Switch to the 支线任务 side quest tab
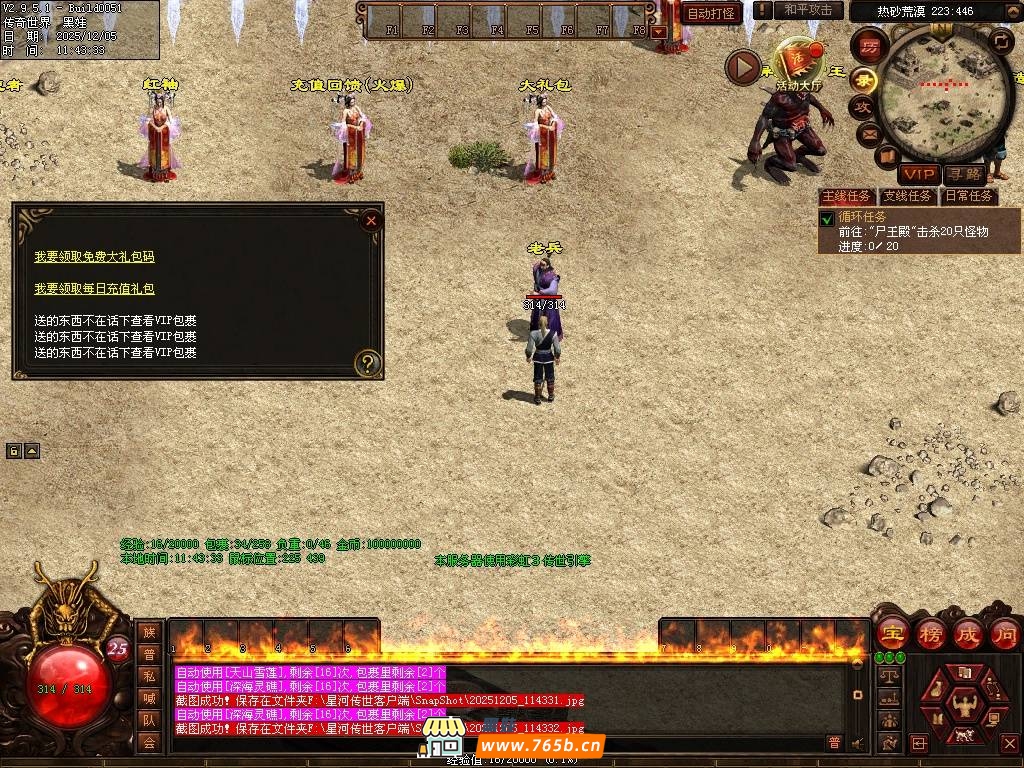Screen dimensions: 1024x768 pos(907,196)
